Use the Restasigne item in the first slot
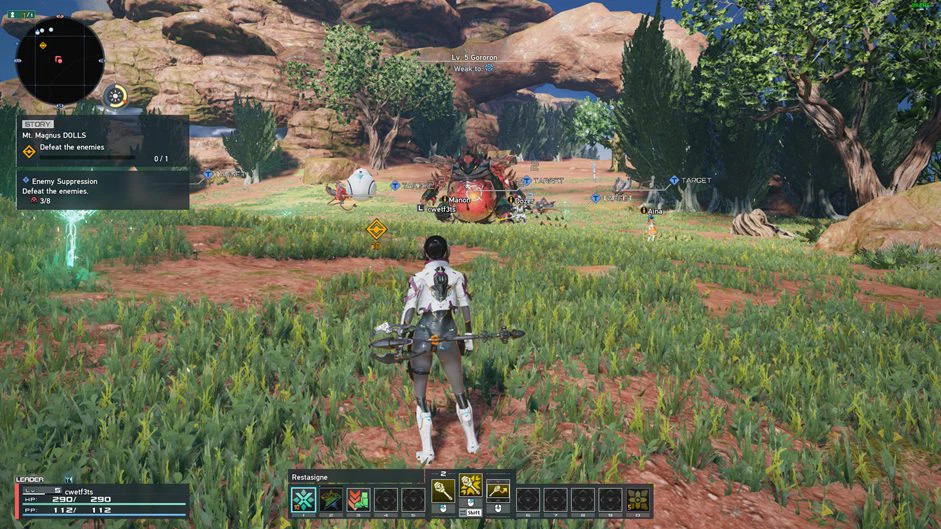This screenshot has width=941, height=529. [x=303, y=498]
